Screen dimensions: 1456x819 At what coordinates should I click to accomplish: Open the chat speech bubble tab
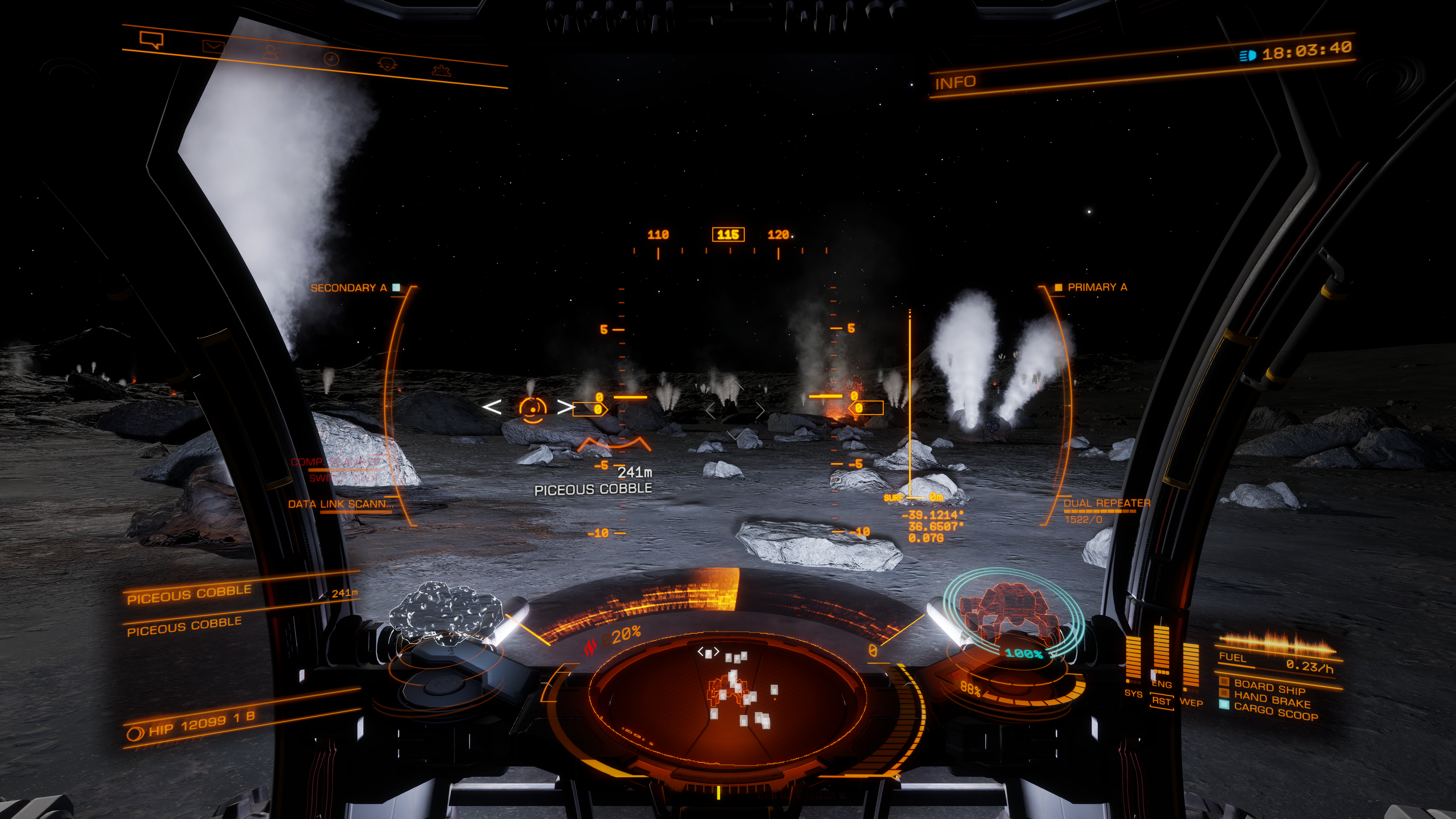[x=151, y=40]
